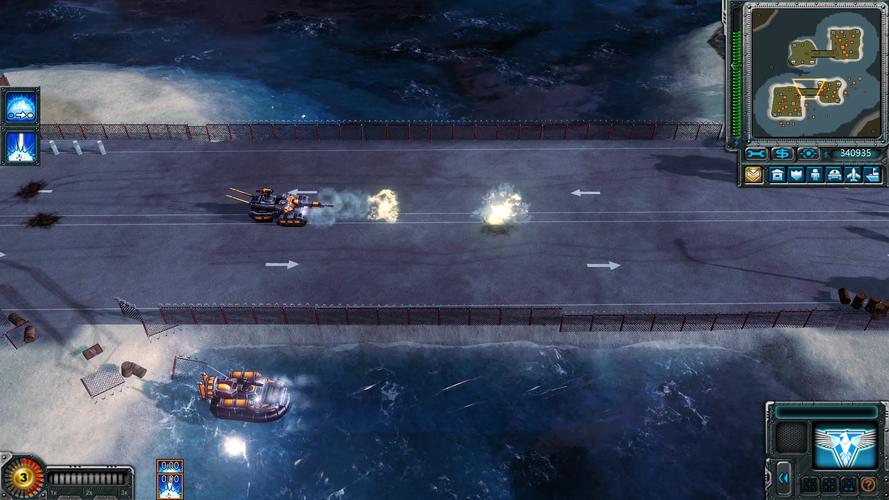Image resolution: width=889 pixels, height=500 pixels.
Task: Open the level 3 threat meter dial
Action: (x=20, y=477)
